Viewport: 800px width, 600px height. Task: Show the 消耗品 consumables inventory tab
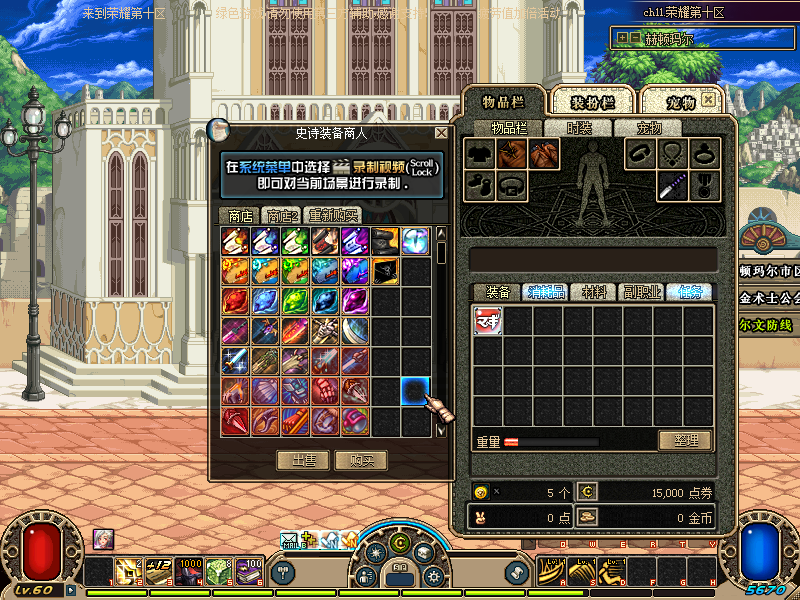point(546,292)
